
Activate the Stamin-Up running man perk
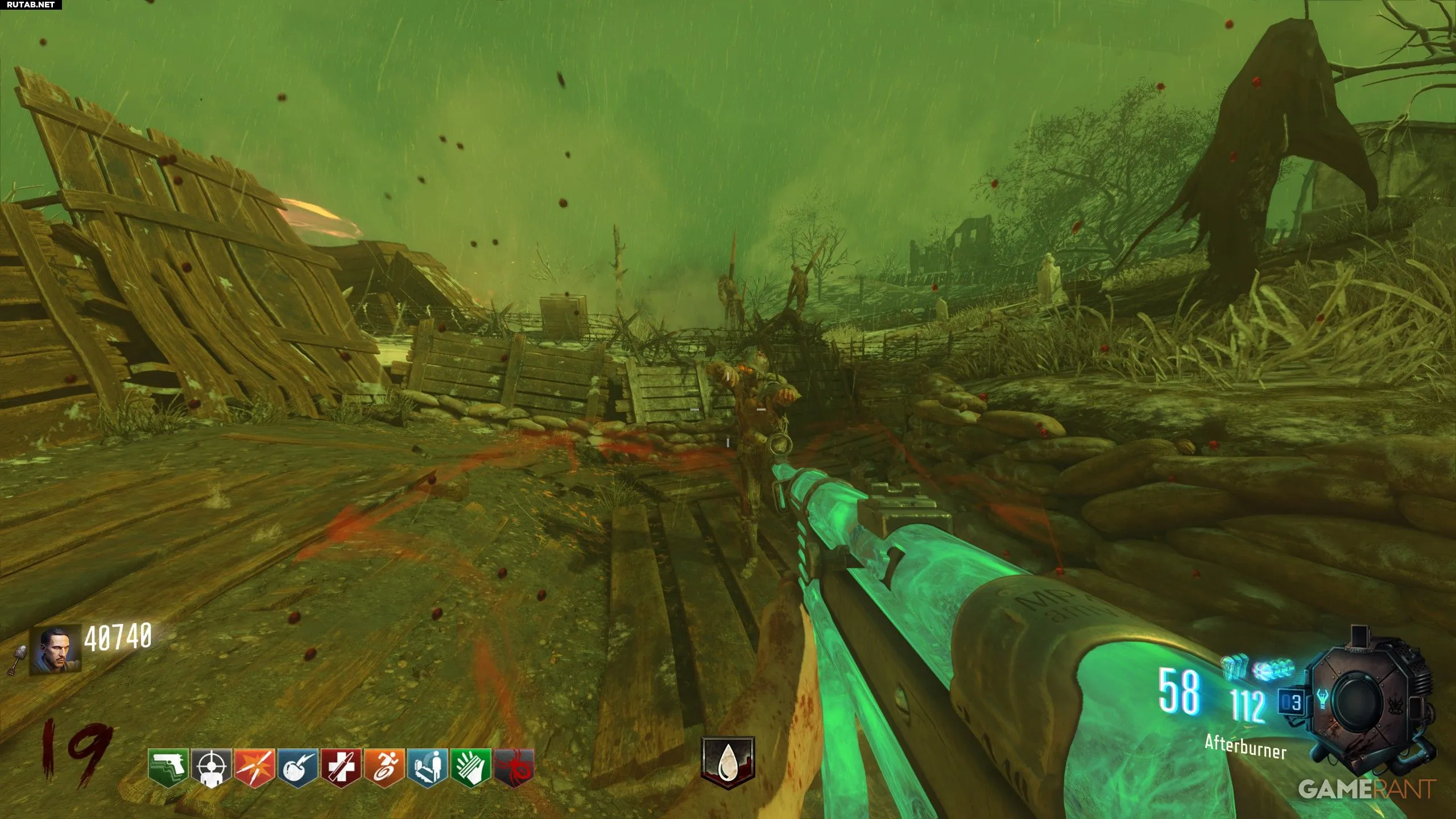click(x=384, y=768)
